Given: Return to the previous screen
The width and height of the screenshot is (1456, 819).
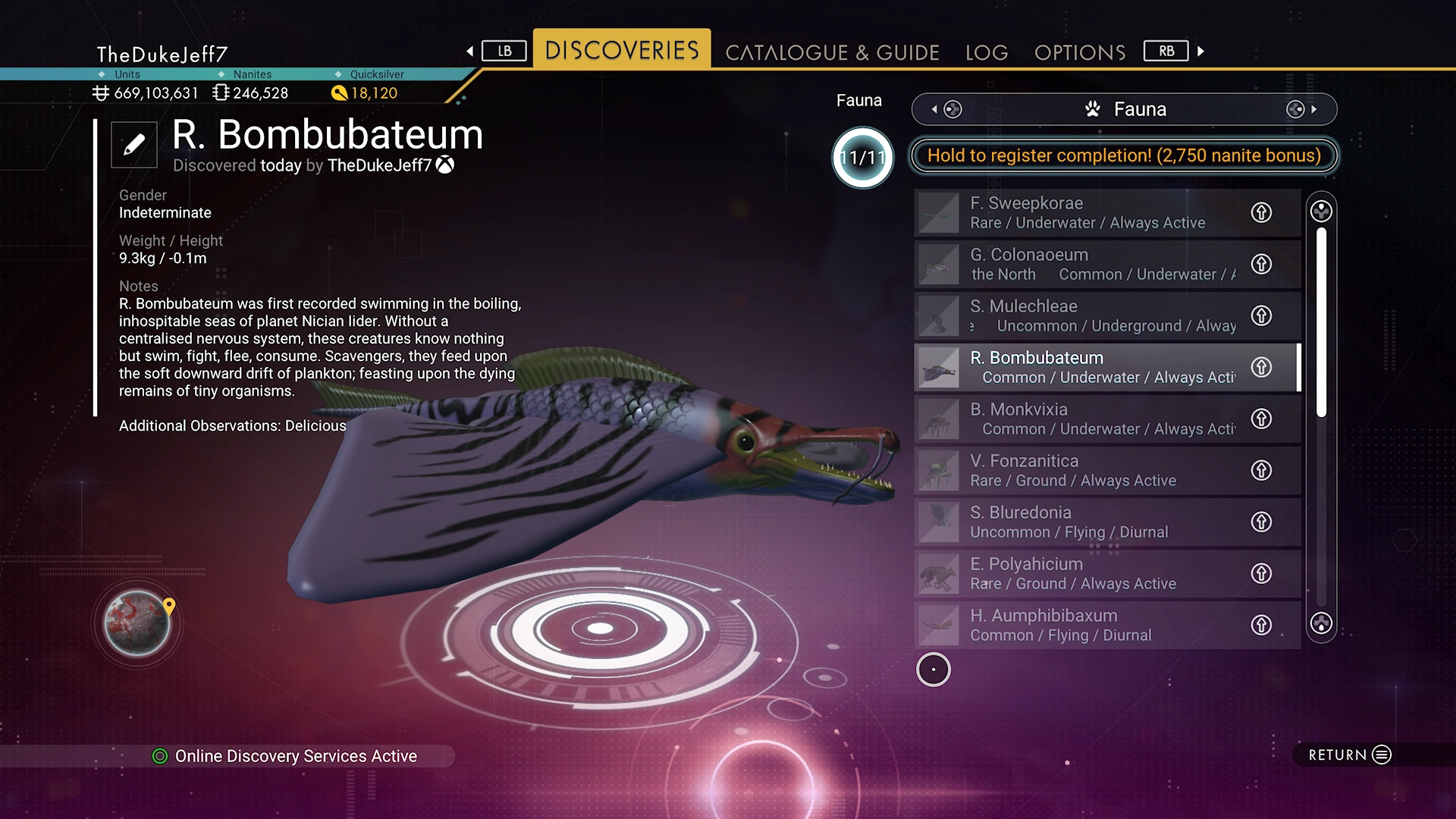Looking at the screenshot, I should (x=1350, y=755).
